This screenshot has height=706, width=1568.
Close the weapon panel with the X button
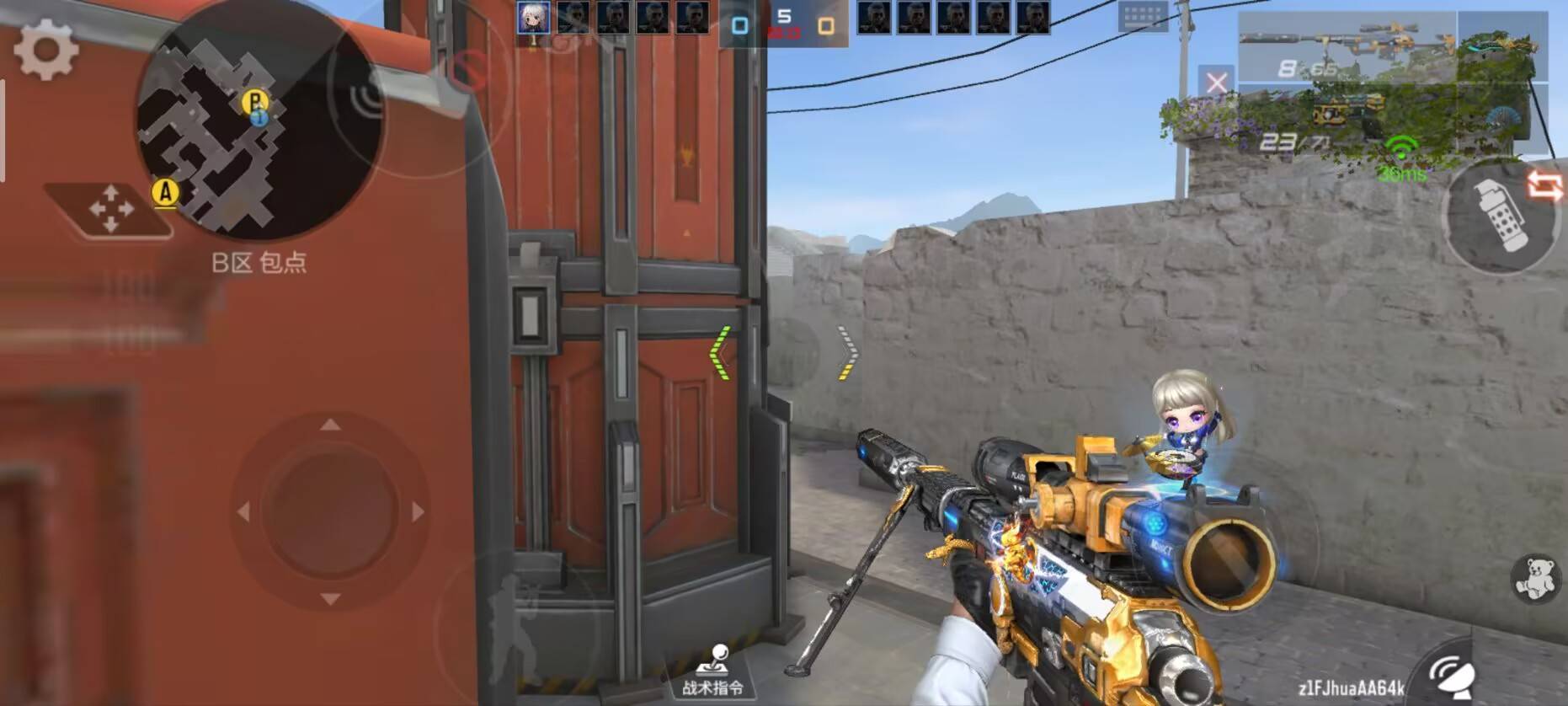[1216, 83]
